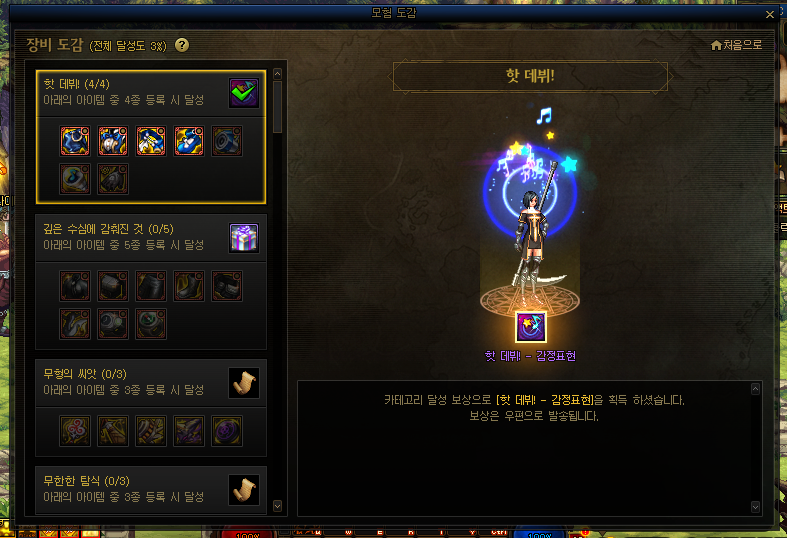Viewport: 787px width, 538px height.
Task: Click the scroll reward icon beside 무한한 탐식
Action: (x=243, y=488)
